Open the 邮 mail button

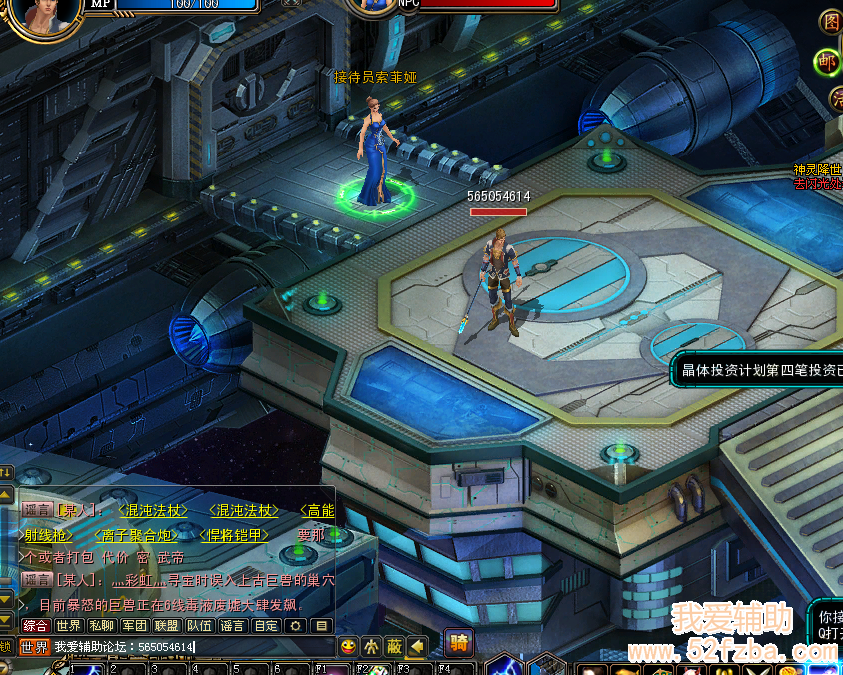click(x=827, y=61)
